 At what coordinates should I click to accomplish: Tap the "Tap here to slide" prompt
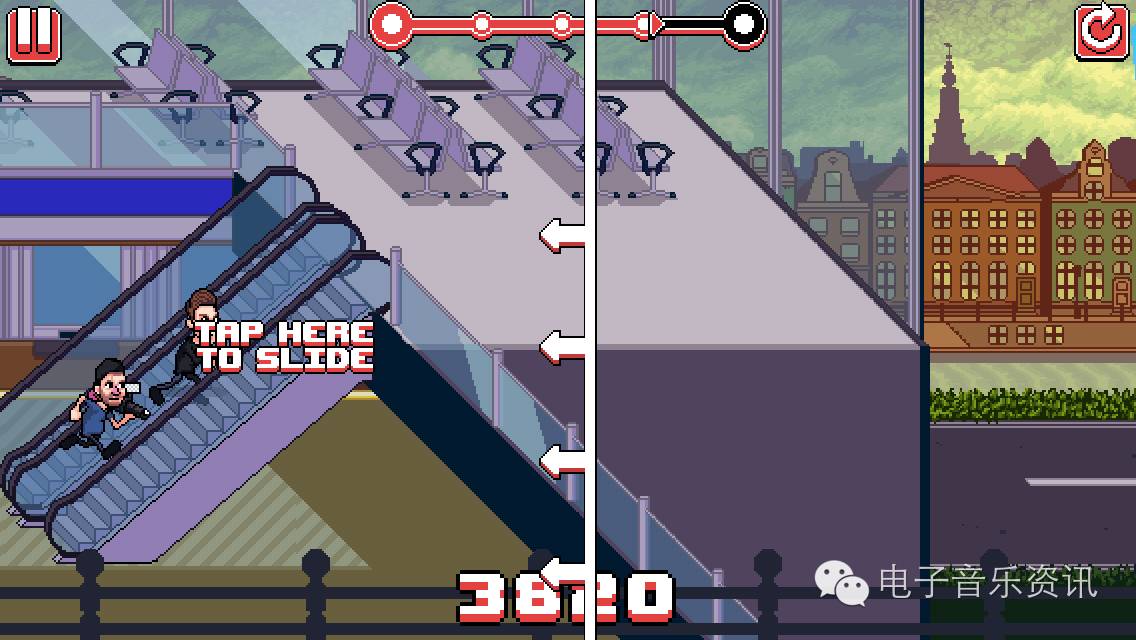pos(284,346)
